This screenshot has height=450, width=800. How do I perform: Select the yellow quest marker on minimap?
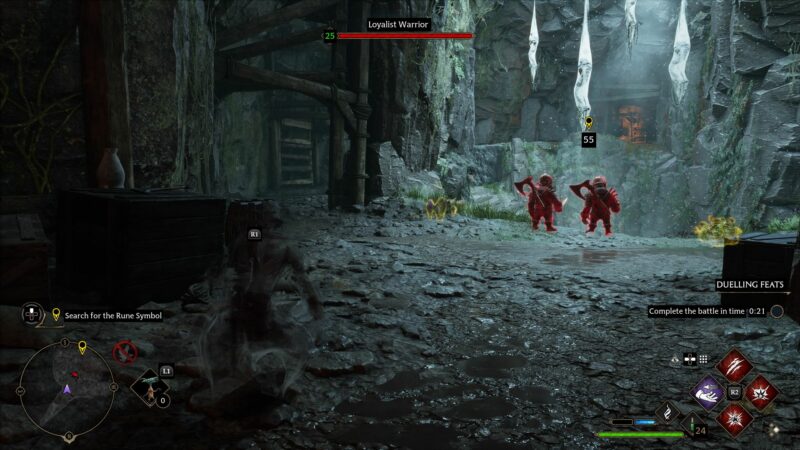82,347
